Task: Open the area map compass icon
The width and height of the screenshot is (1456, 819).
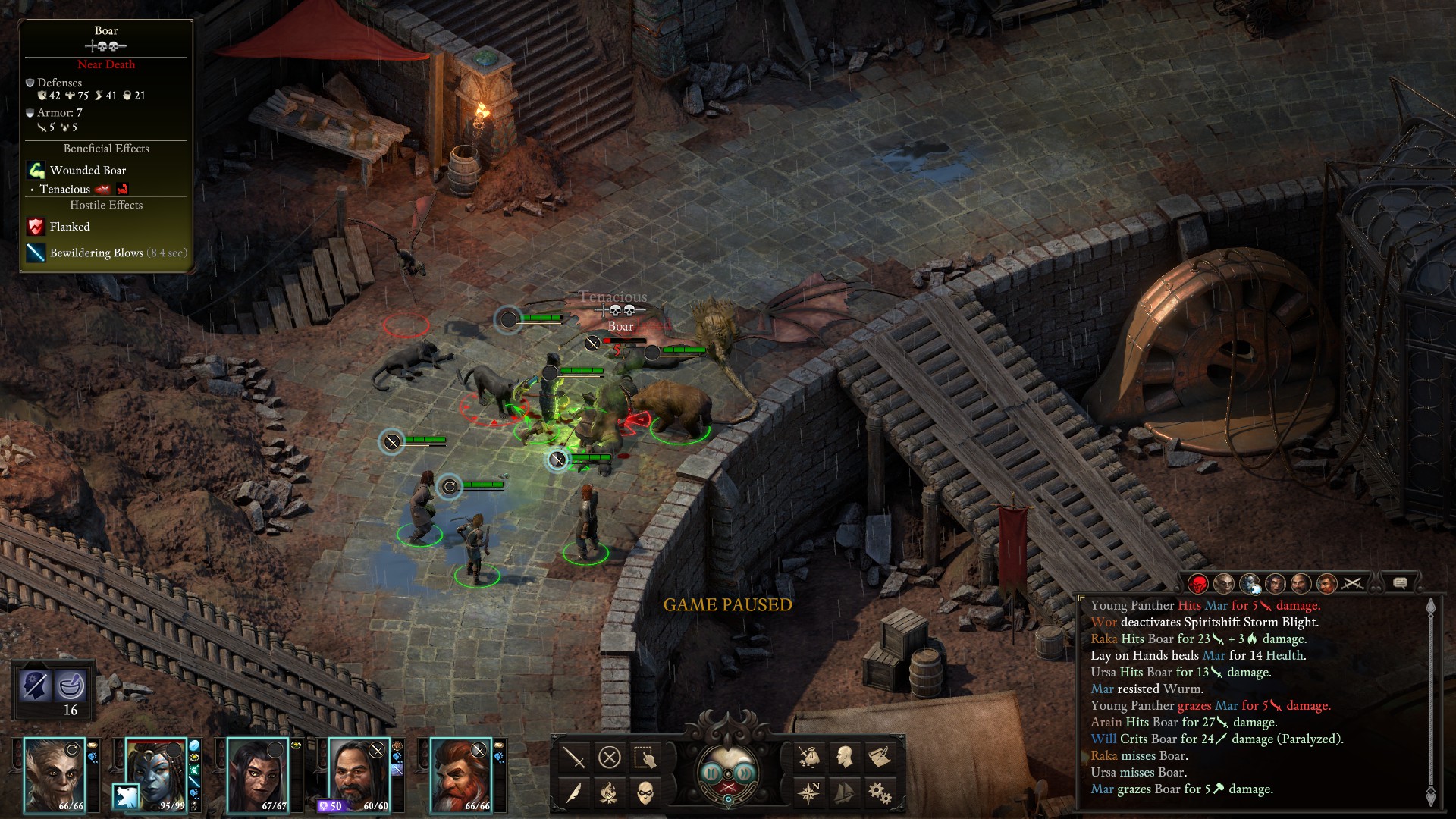Action: pos(808,792)
